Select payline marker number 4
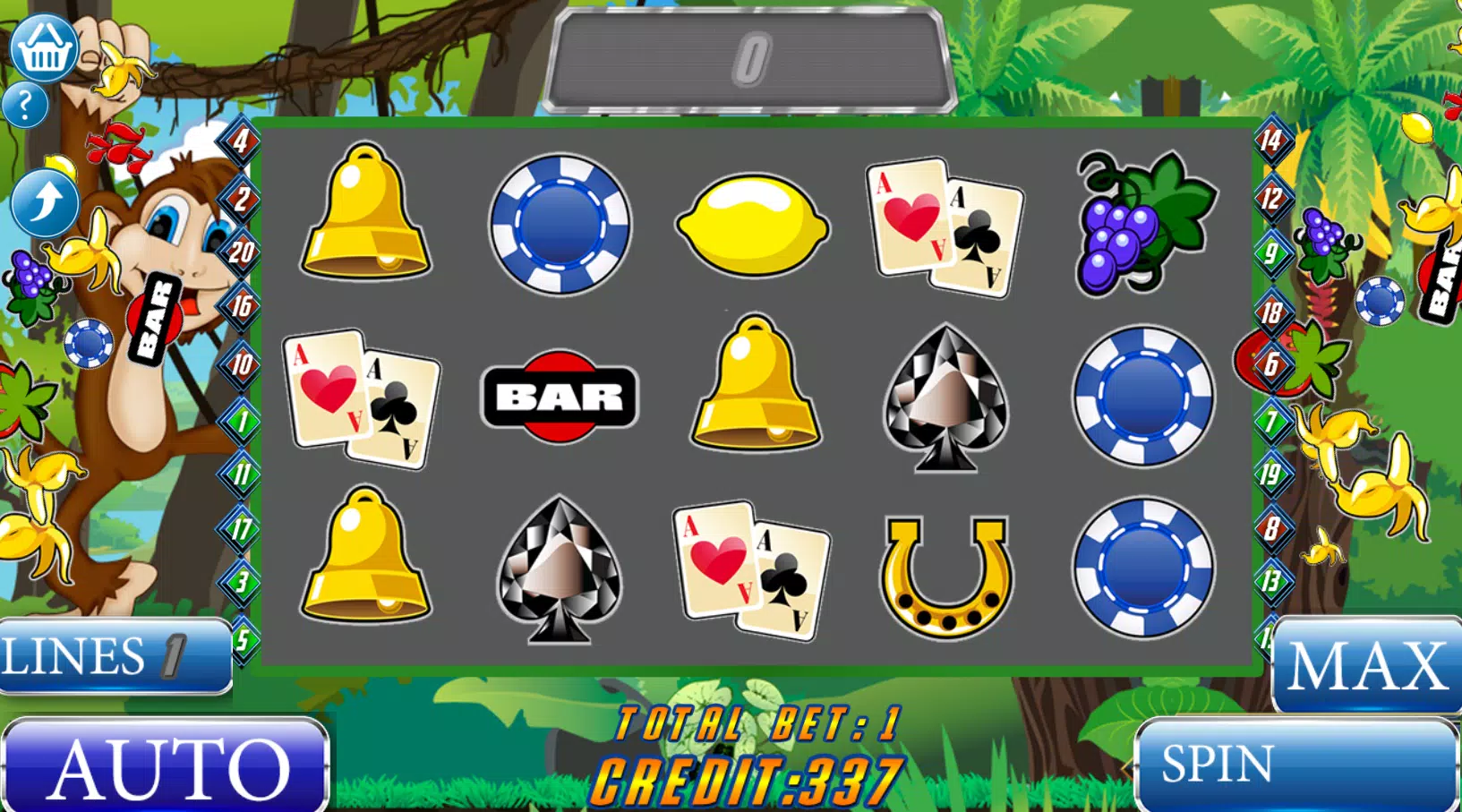 (241, 141)
